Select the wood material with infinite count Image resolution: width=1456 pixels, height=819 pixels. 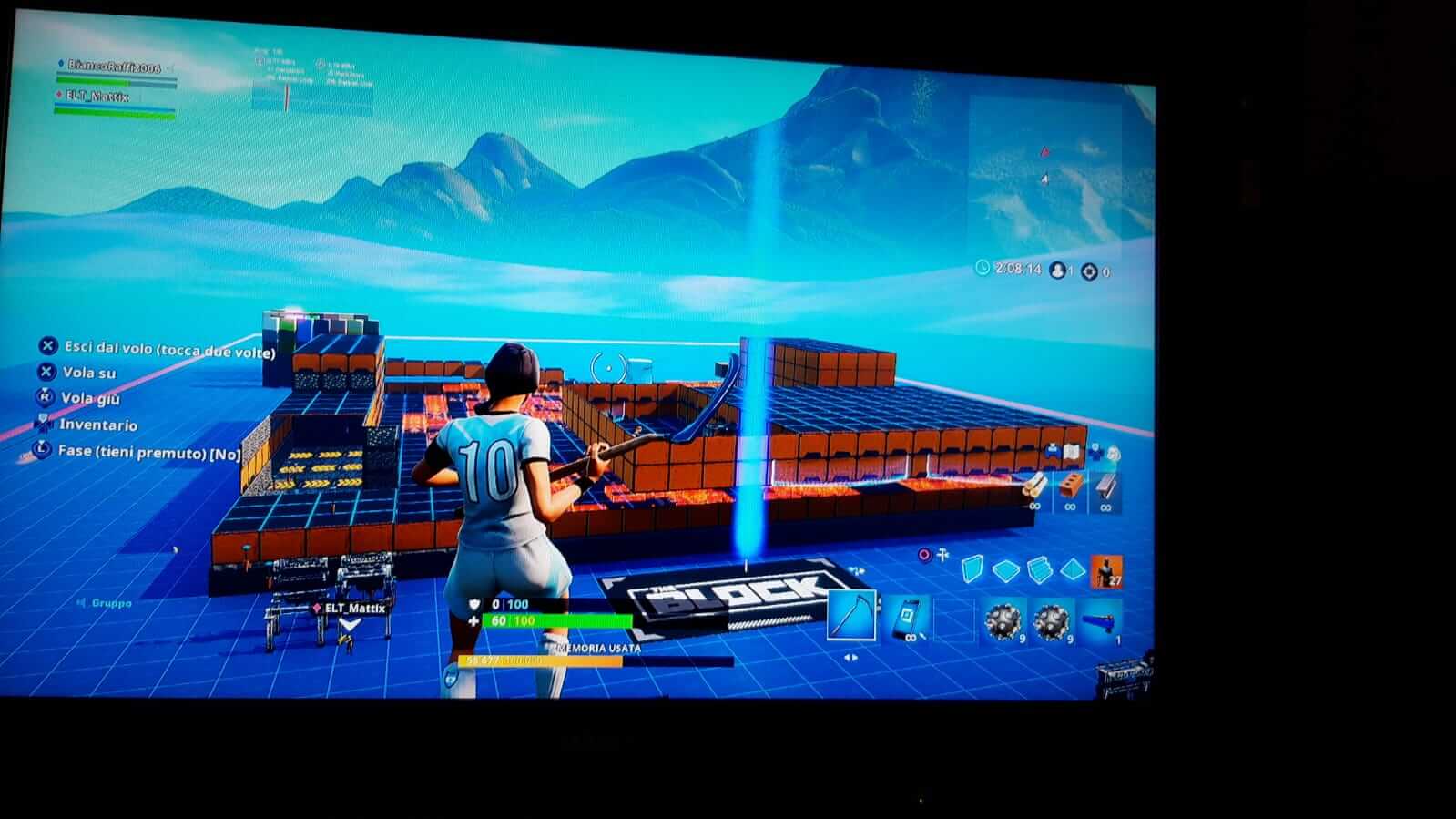point(1035,485)
